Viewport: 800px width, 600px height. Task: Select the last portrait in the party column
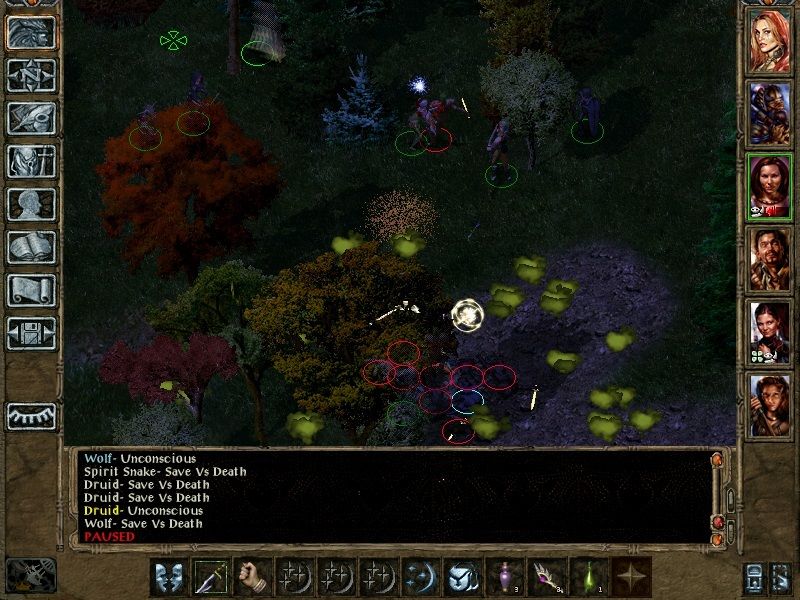pyautogui.click(x=770, y=403)
